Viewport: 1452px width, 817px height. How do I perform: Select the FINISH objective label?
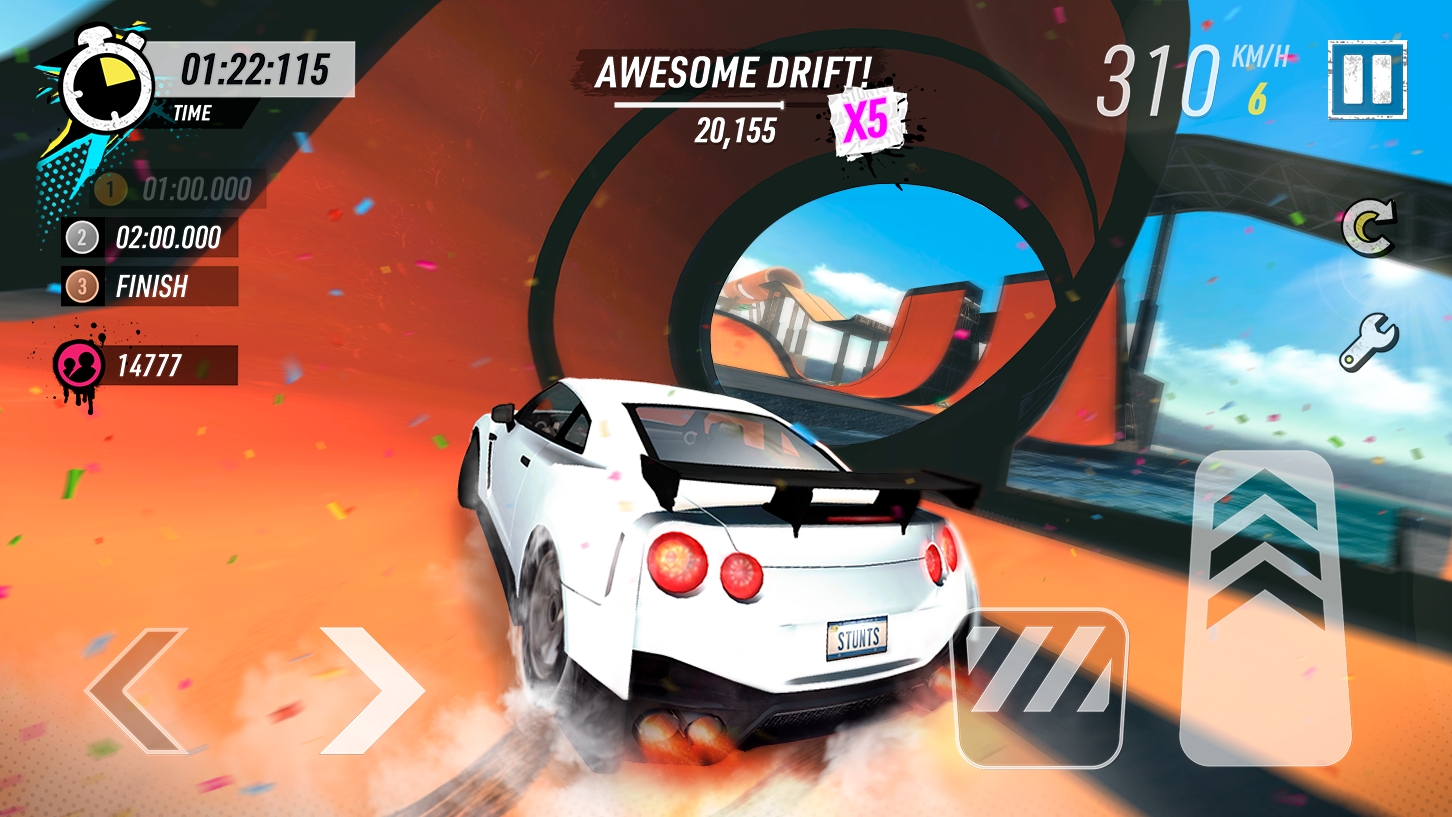tap(155, 288)
